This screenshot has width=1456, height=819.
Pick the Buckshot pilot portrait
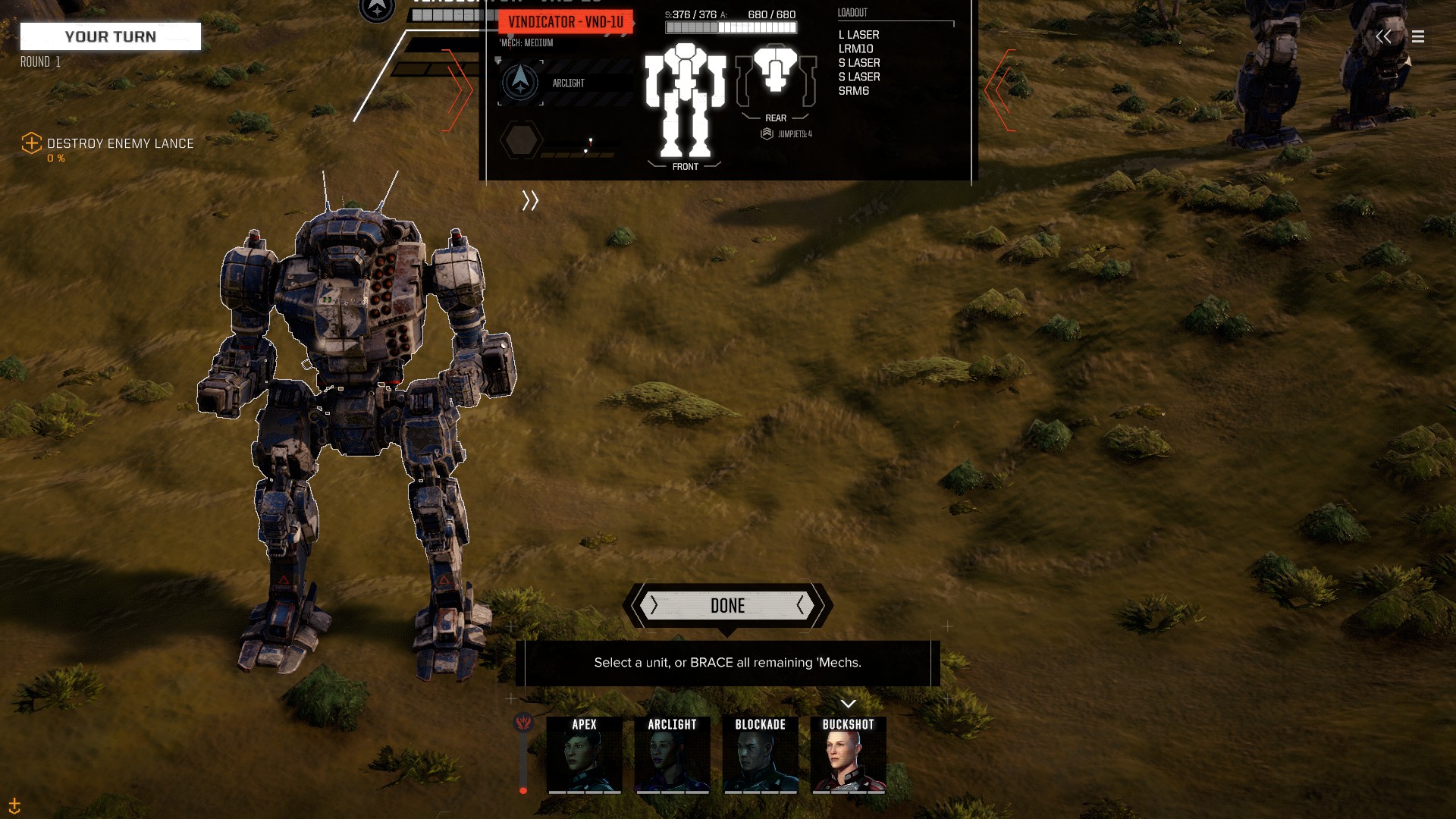point(848,755)
